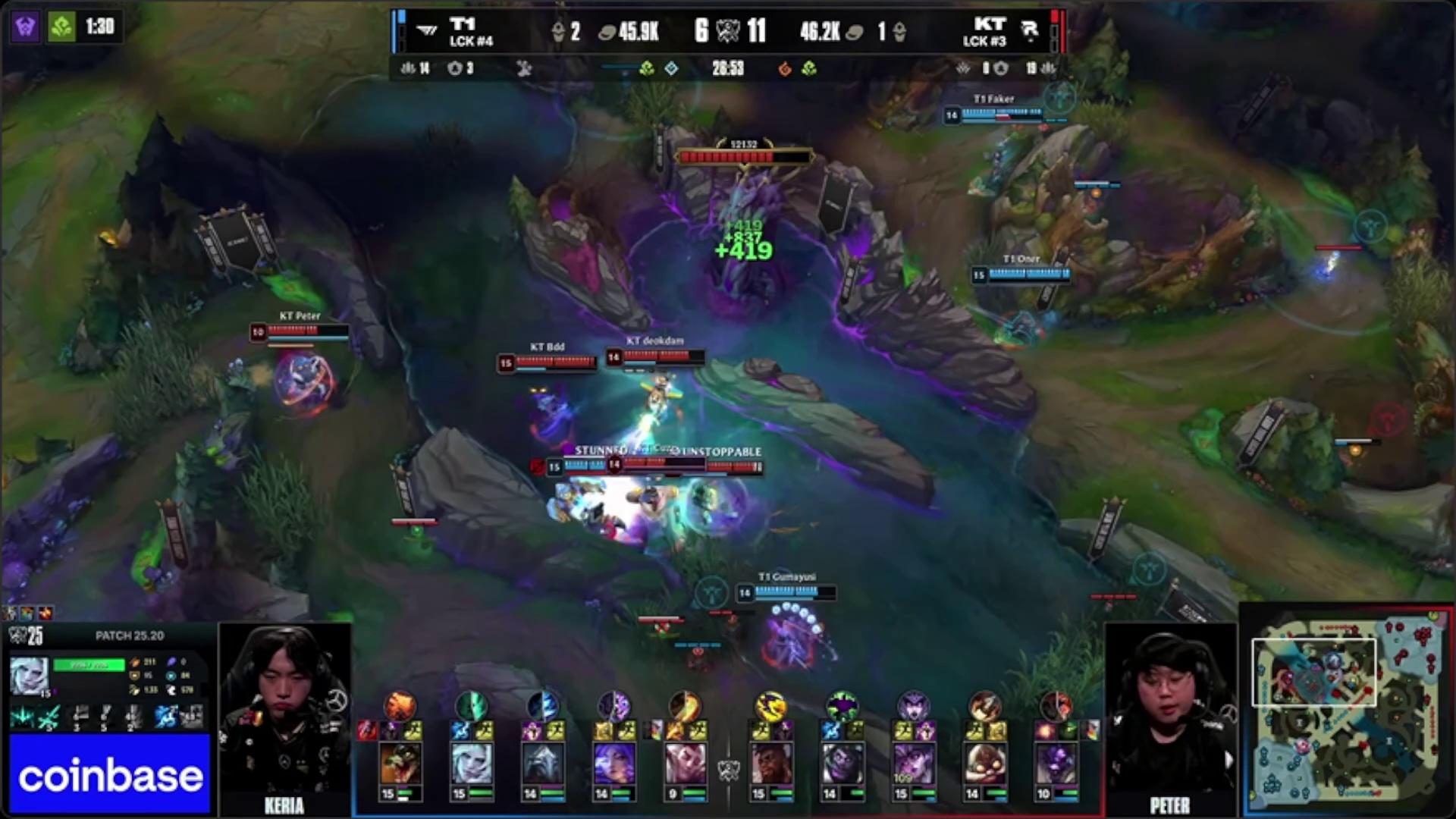Click the green objective icon beside the 1:30 timer
The height and width of the screenshot is (819, 1456).
[61, 27]
